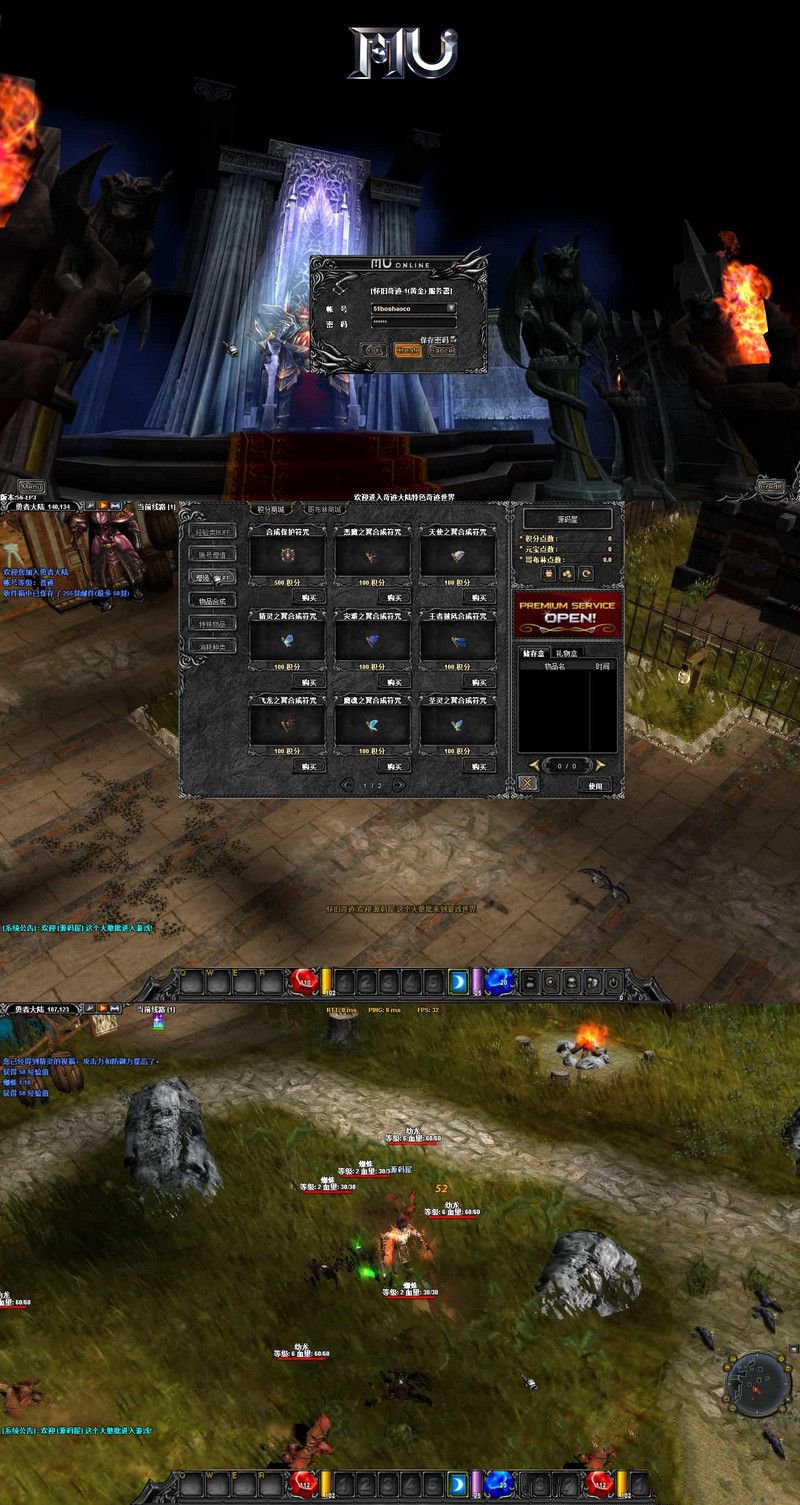Click the orange Create account button
The image size is (800, 1505).
click(x=407, y=351)
